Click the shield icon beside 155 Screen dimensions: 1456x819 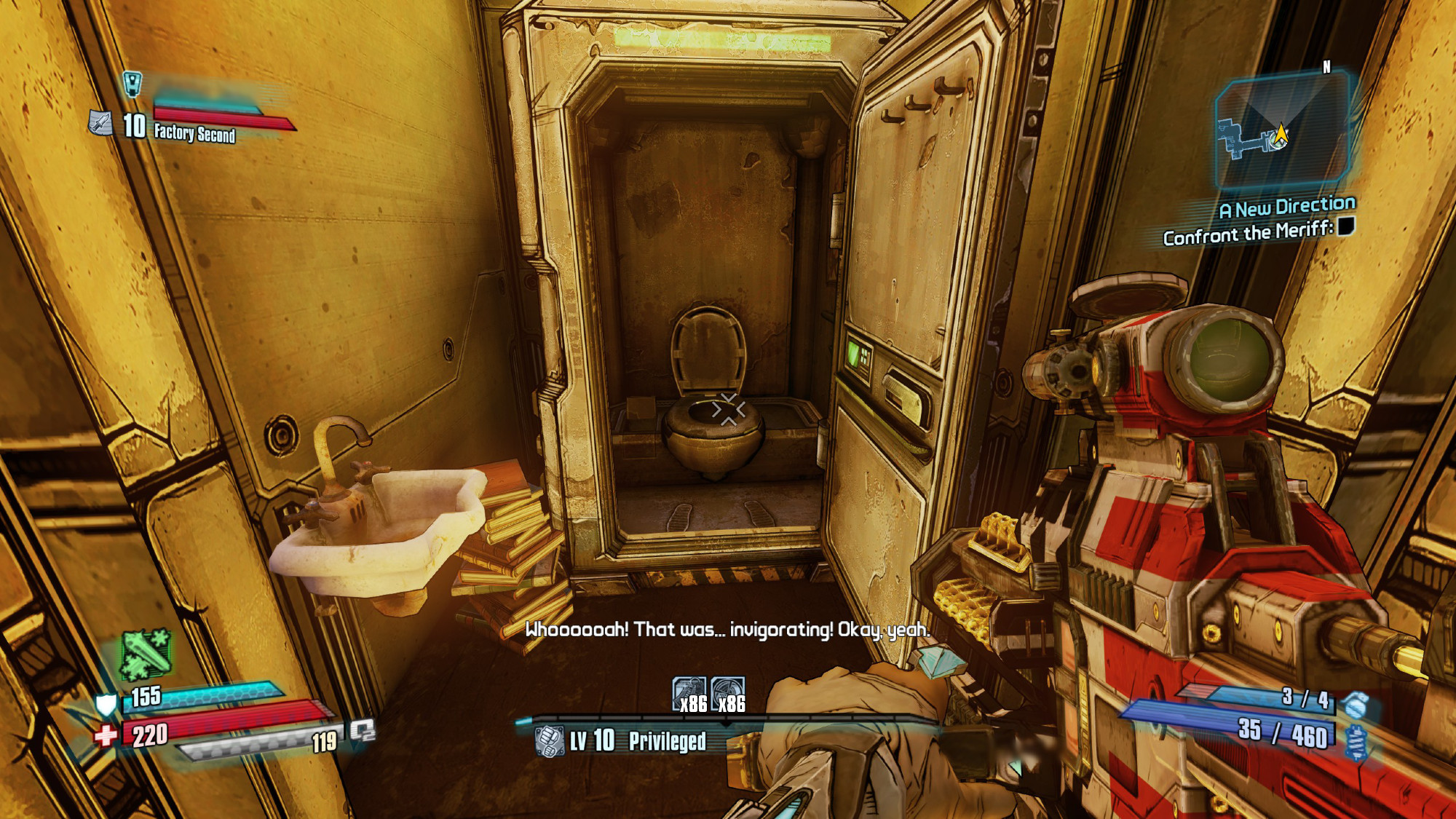pyautogui.click(x=106, y=704)
